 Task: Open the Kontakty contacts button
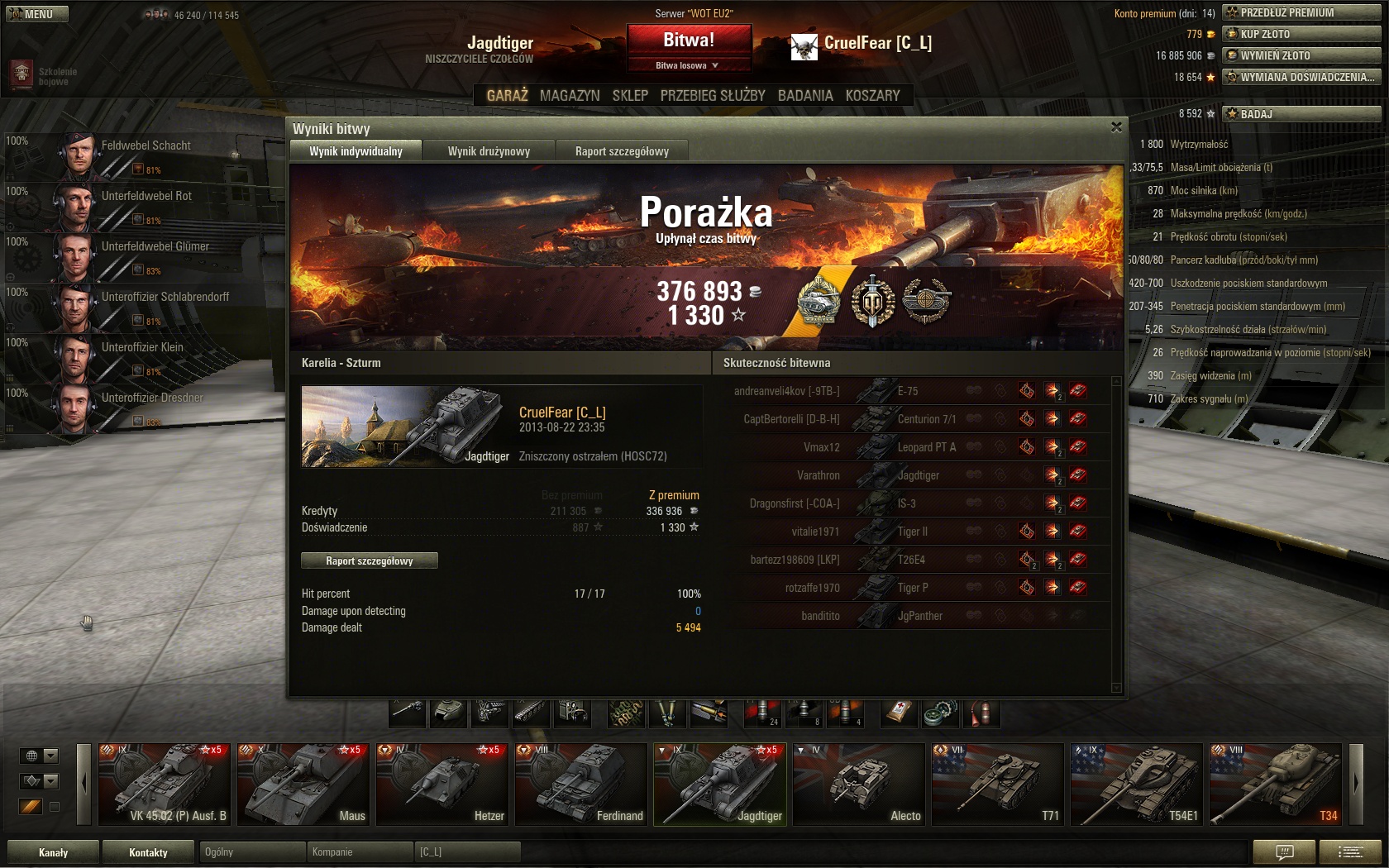point(148,852)
